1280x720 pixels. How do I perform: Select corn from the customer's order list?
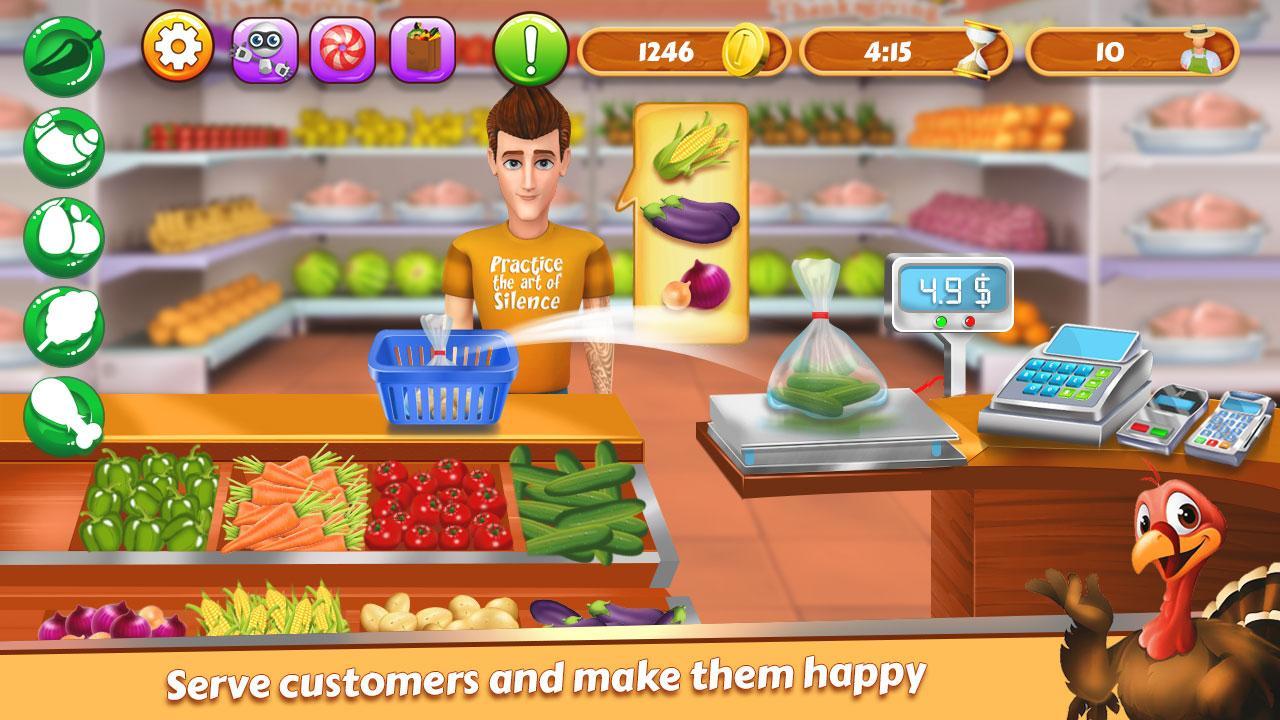[694, 147]
